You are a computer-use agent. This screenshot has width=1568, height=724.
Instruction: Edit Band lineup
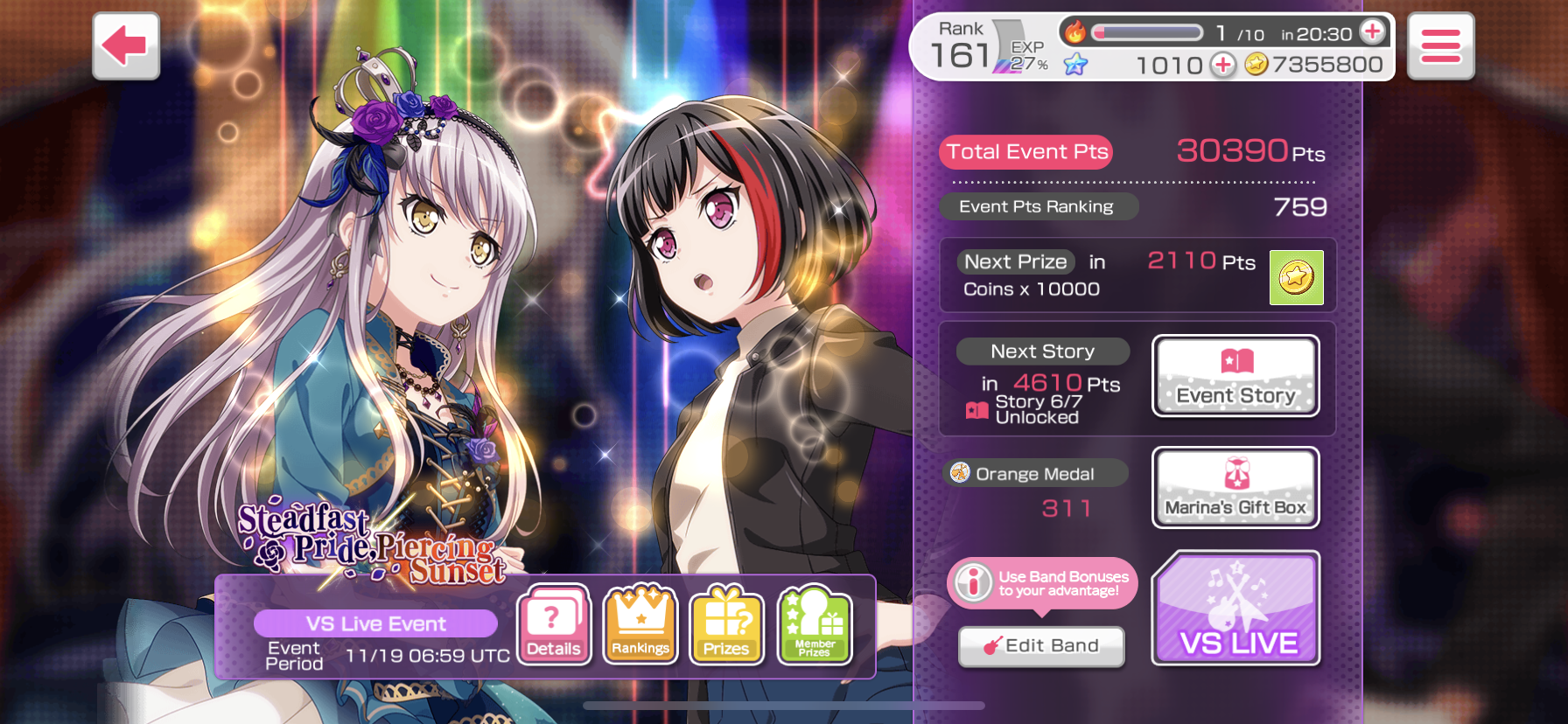1041,646
